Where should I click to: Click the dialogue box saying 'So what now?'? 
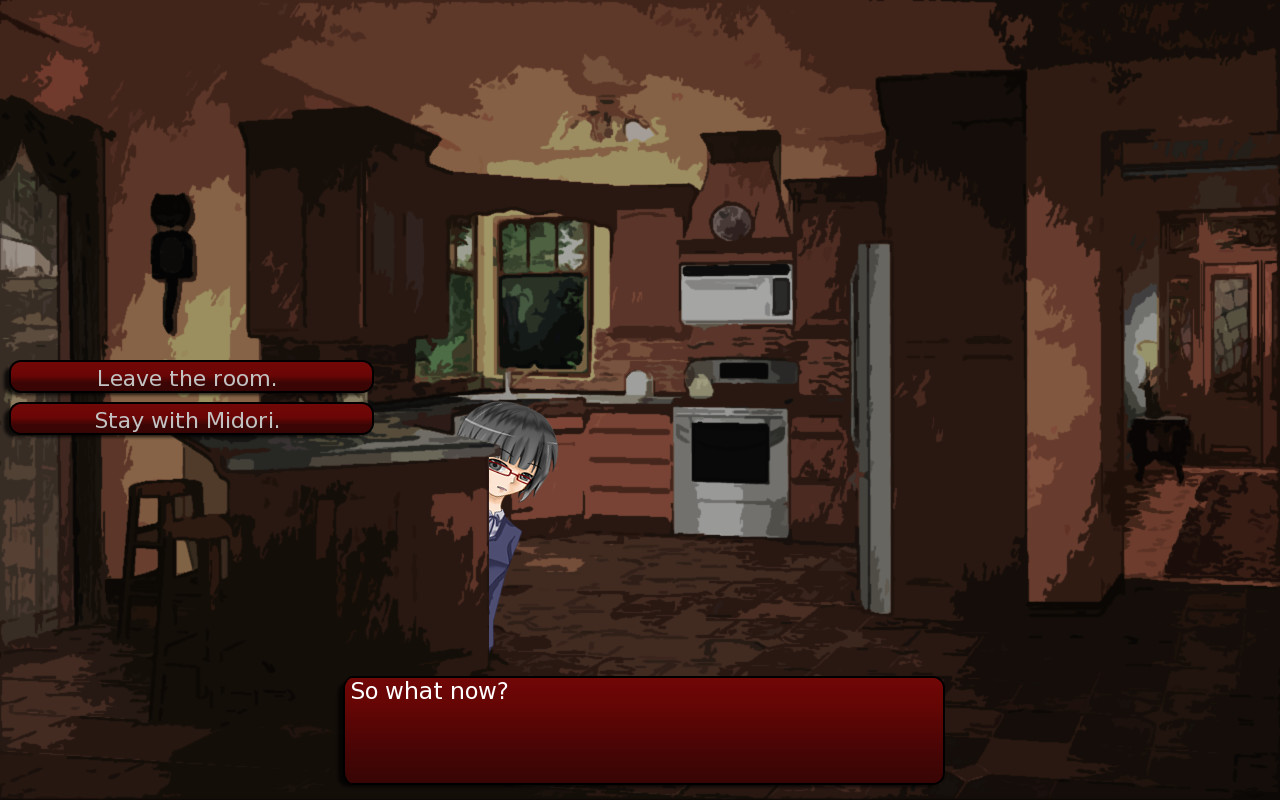(643, 728)
